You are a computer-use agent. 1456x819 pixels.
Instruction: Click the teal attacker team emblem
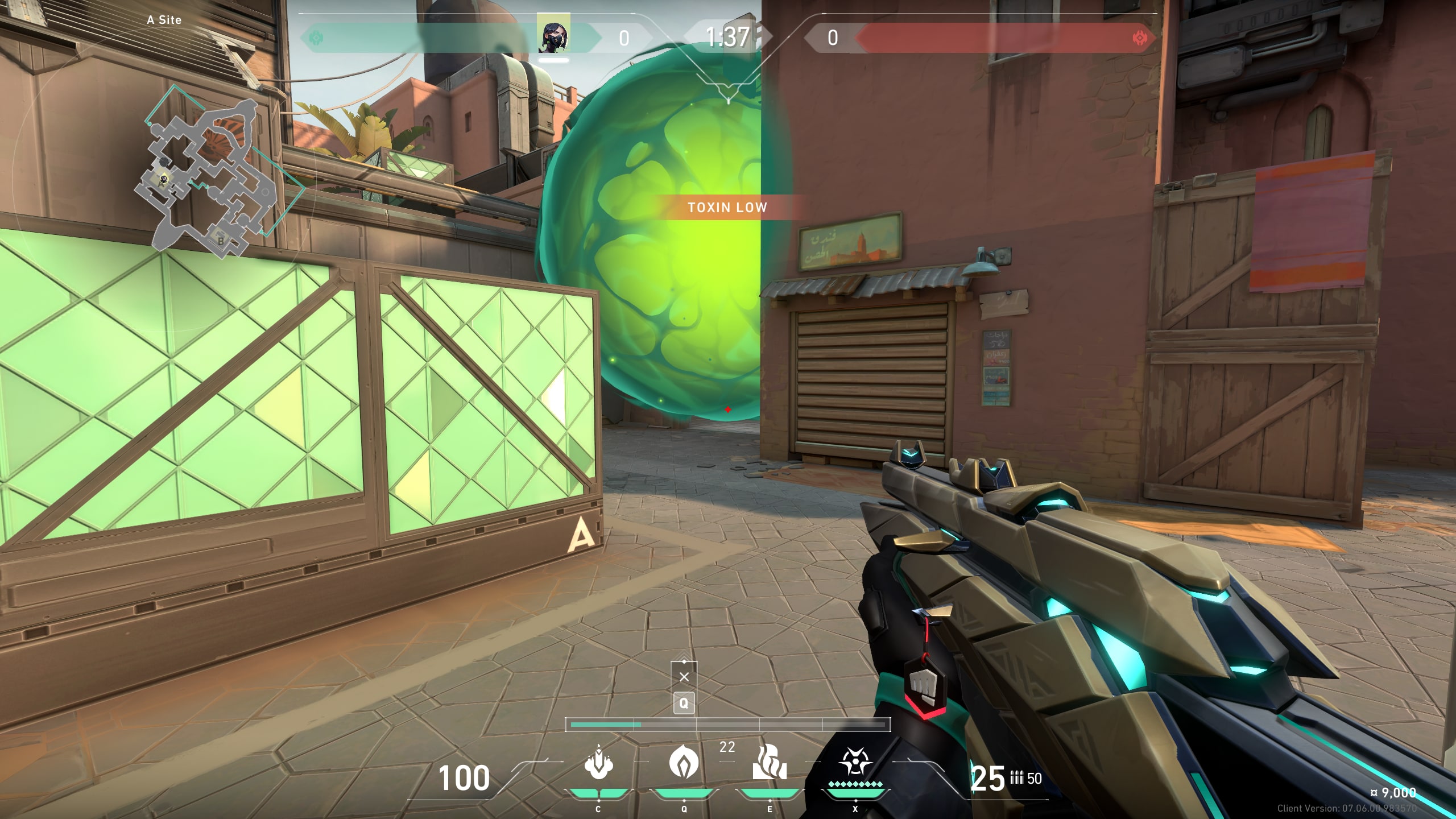(315, 38)
